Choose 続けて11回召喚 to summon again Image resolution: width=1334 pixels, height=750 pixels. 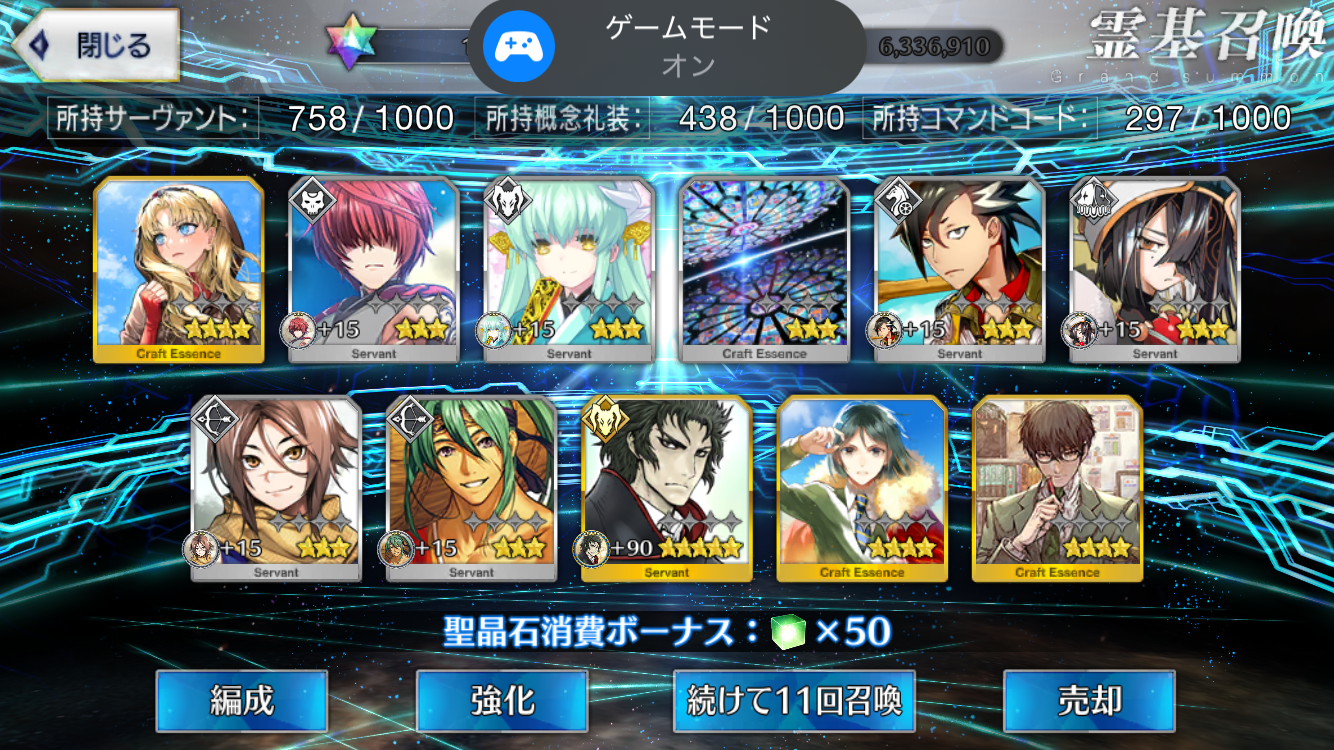pos(795,701)
